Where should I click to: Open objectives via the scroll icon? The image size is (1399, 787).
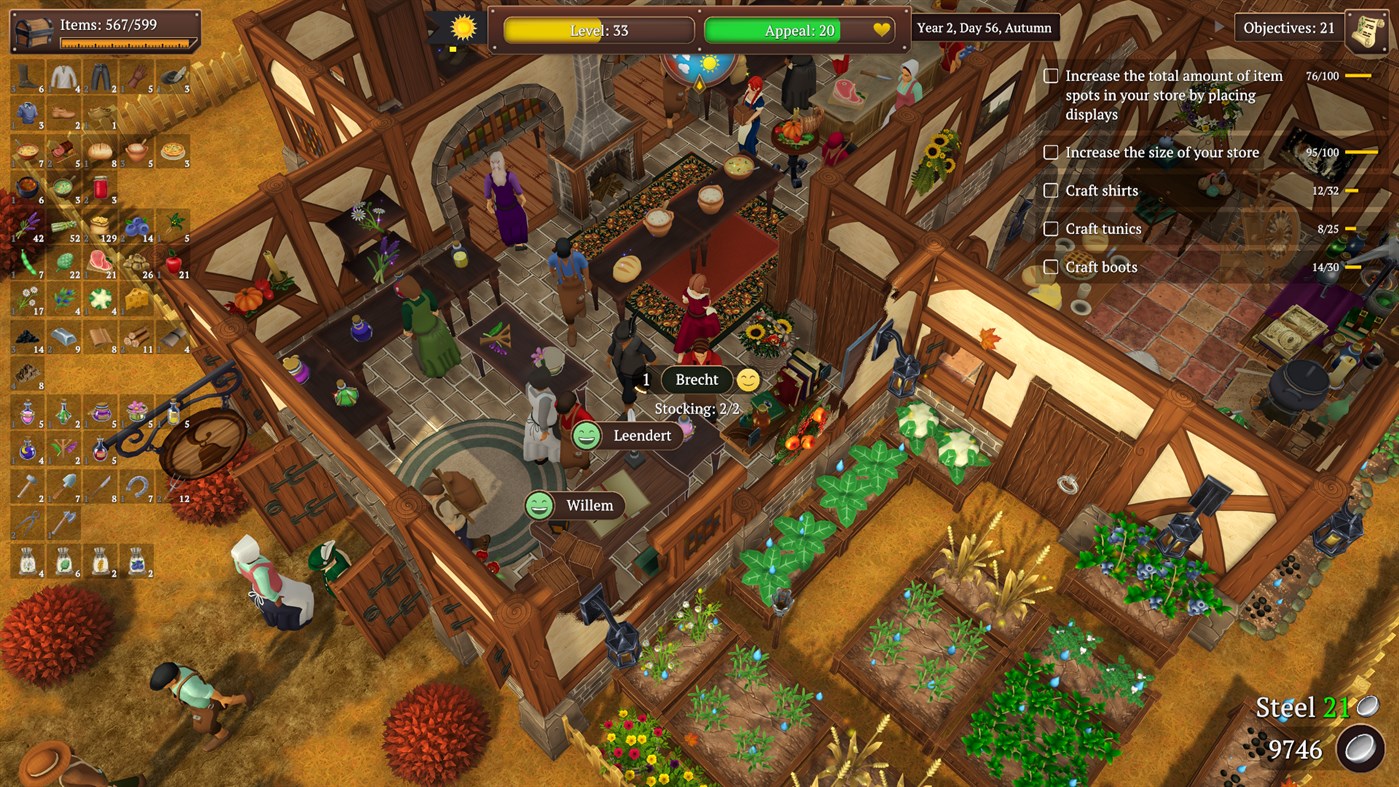(1365, 28)
